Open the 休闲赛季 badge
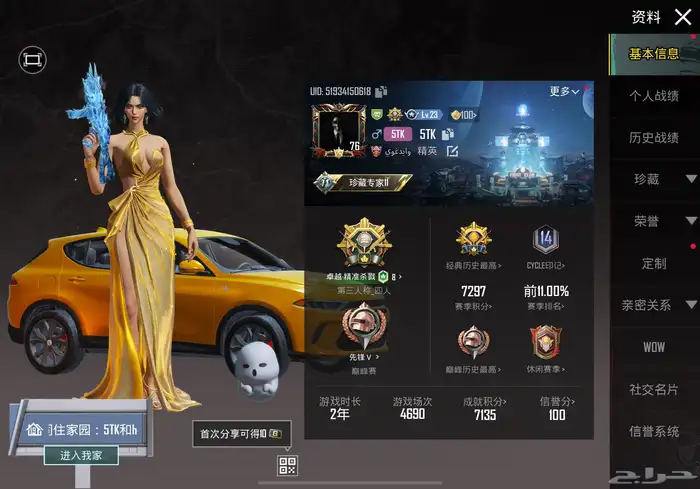 coord(546,347)
